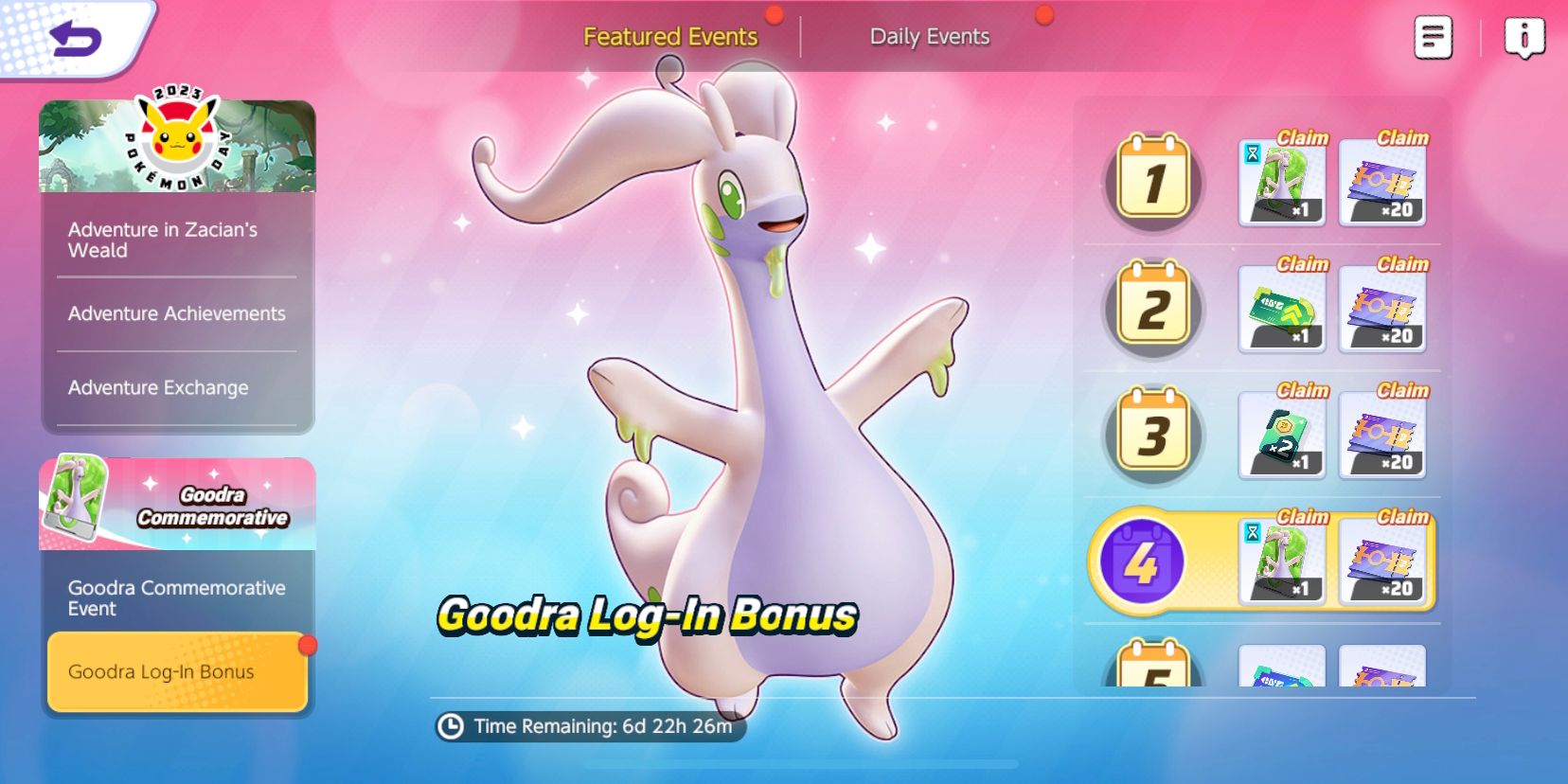Switch to the Daily Events tab

[x=930, y=36]
